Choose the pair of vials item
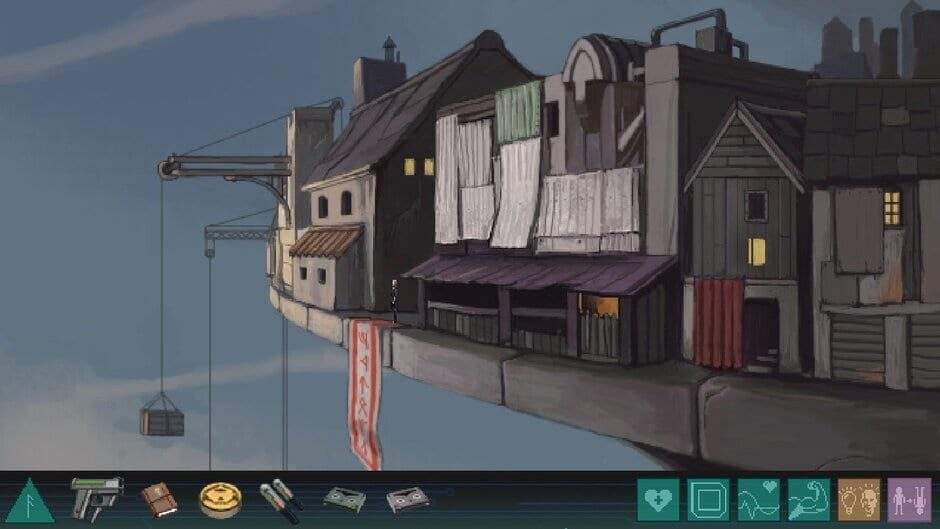 coord(281,499)
